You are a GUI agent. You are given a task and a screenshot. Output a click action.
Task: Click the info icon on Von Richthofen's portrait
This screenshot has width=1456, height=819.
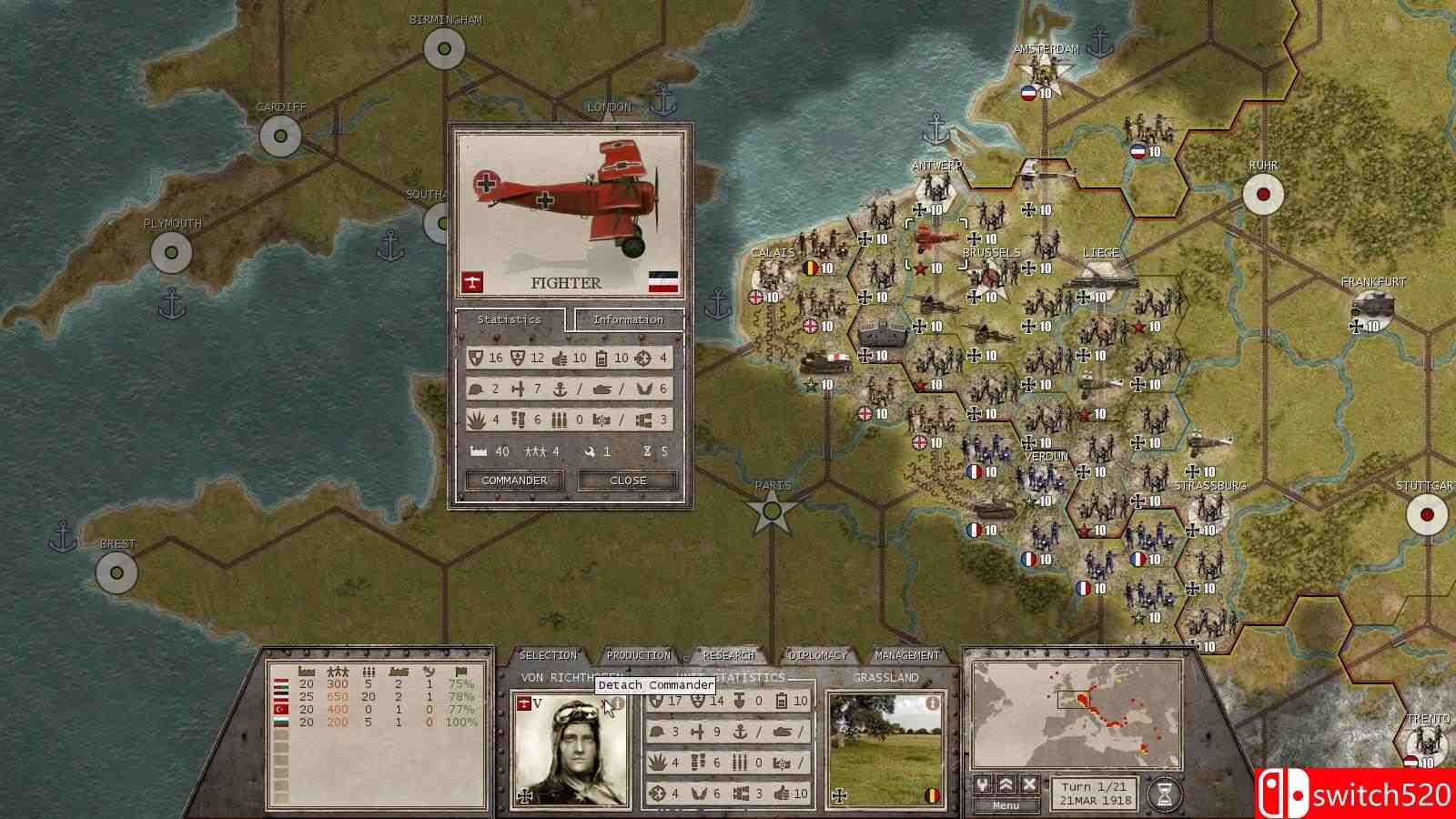click(x=616, y=703)
